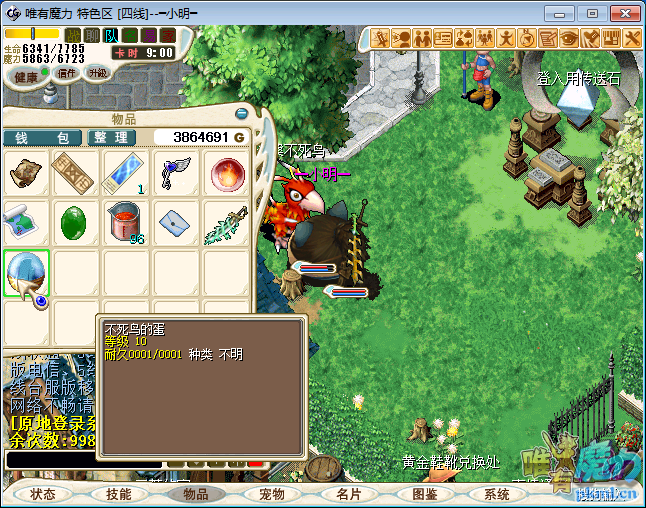Select the old treasure map scroll item
This screenshot has height=508, width=646.
click(26, 174)
